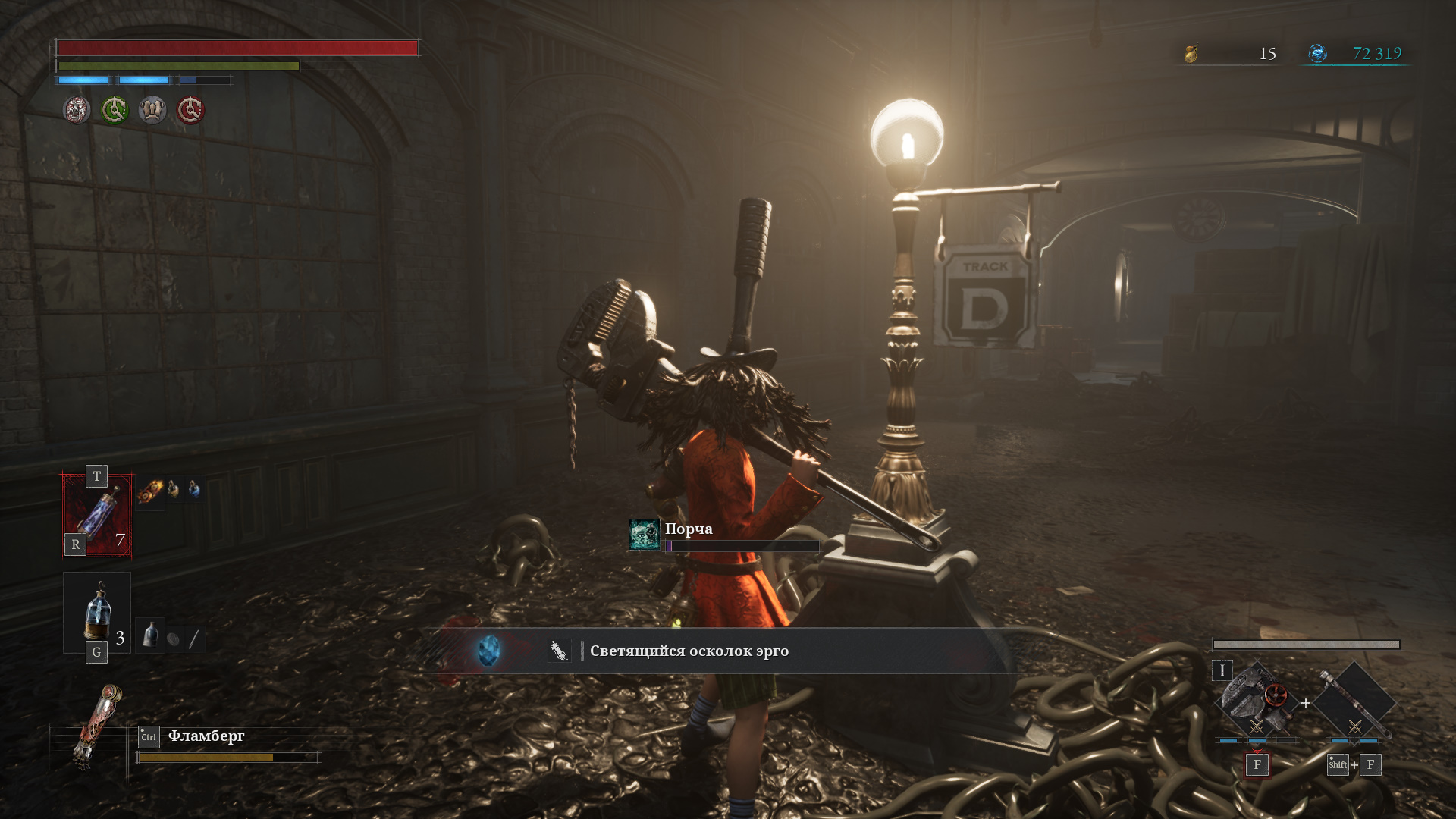This screenshot has height=819, width=1456.
Task: Click the red-and-white face status icon
Action: click(77, 111)
